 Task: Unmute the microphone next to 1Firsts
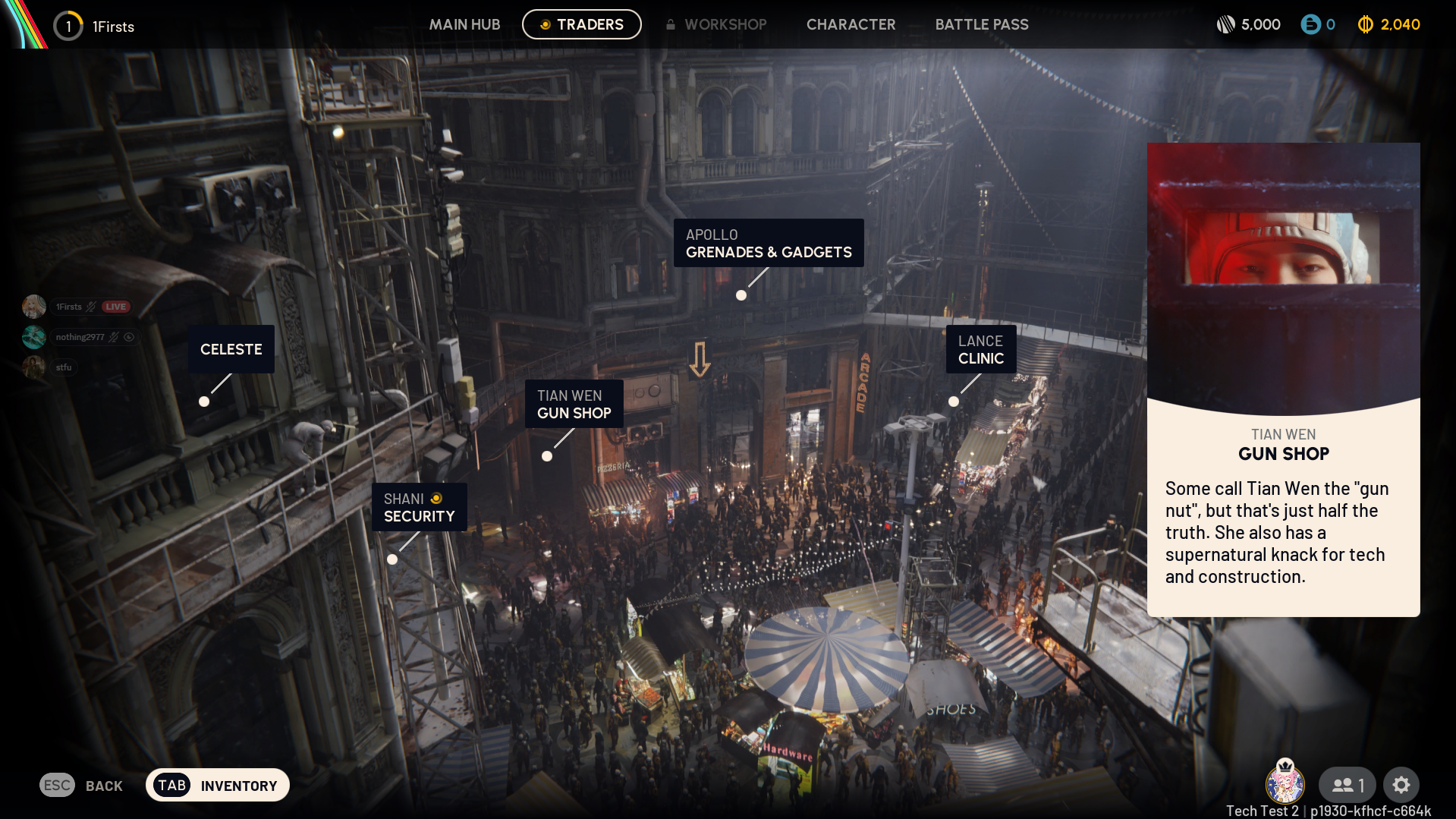click(x=90, y=307)
